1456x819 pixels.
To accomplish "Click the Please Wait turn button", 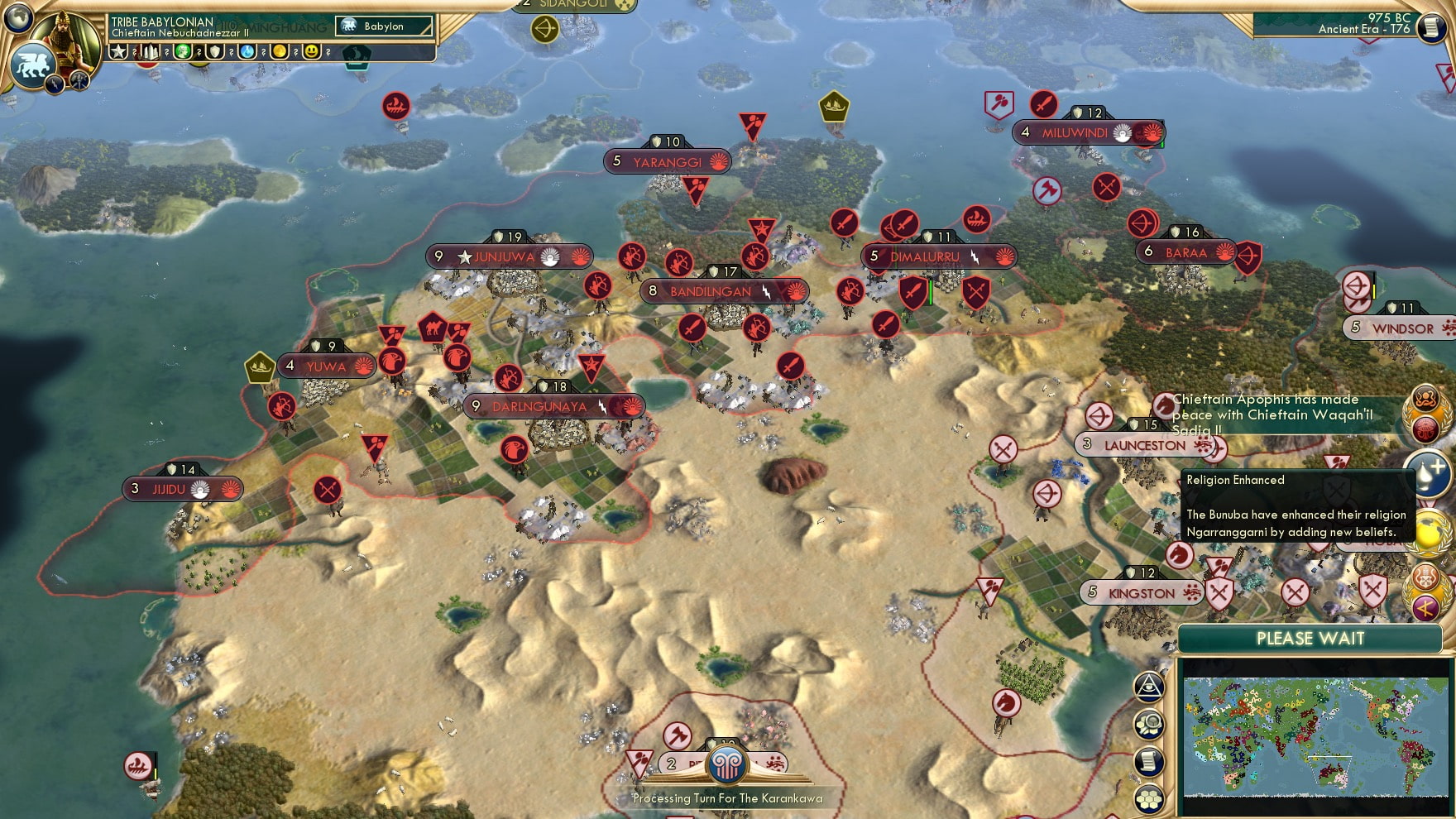I will point(1310,639).
